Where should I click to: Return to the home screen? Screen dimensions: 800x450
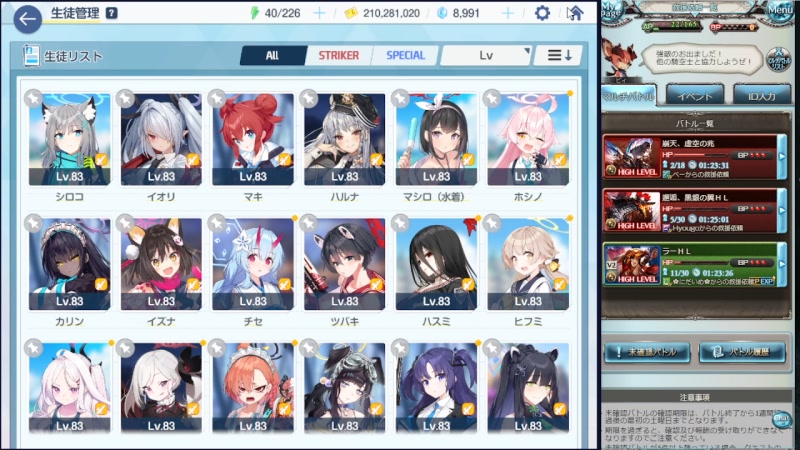574,13
